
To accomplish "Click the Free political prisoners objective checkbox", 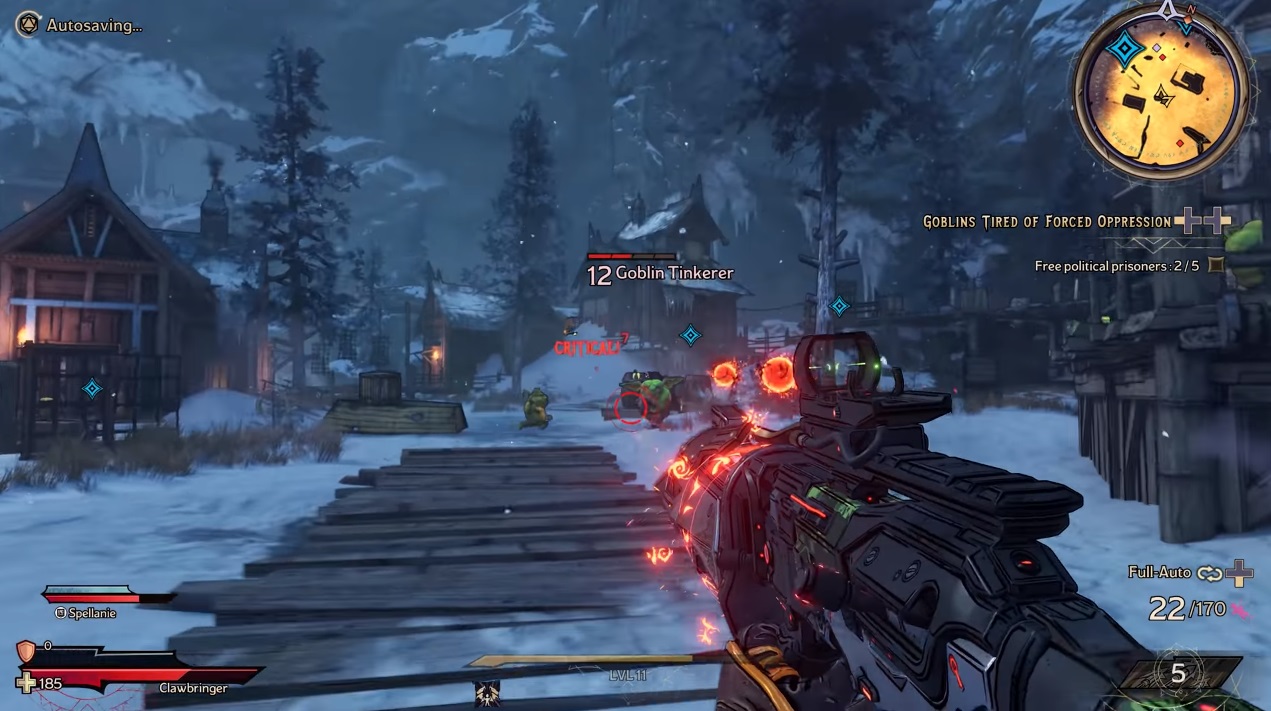I will coord(1216,265).
